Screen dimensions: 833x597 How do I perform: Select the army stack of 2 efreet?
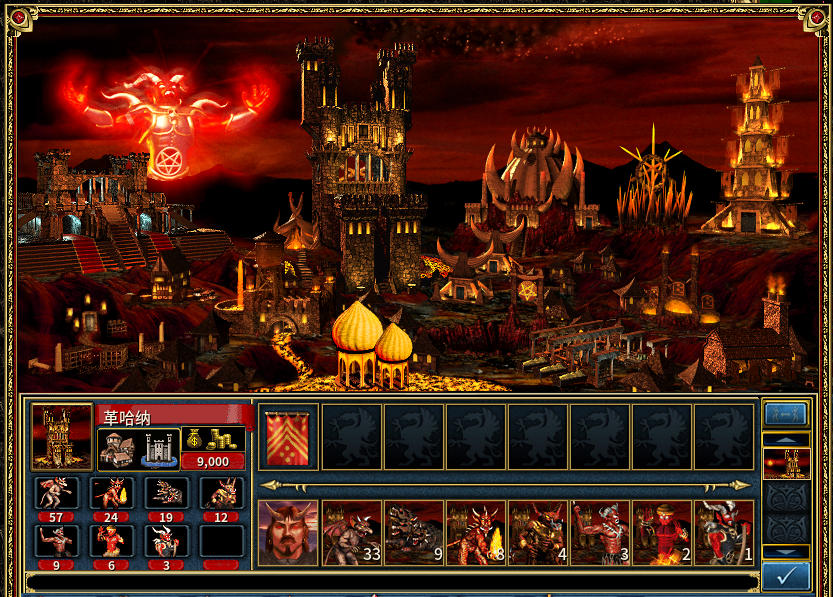point(661,533)
